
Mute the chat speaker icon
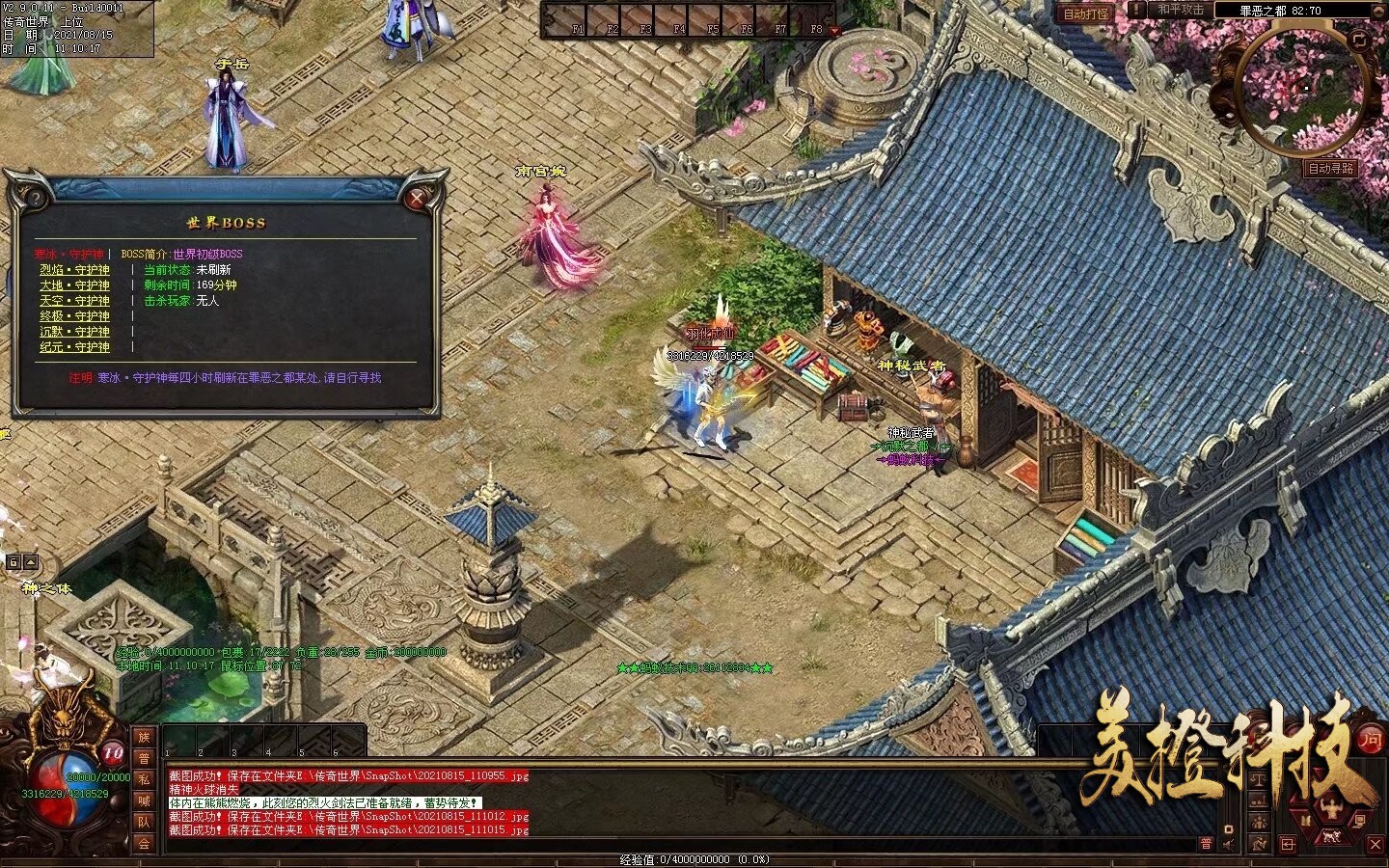click(1228, 845)
